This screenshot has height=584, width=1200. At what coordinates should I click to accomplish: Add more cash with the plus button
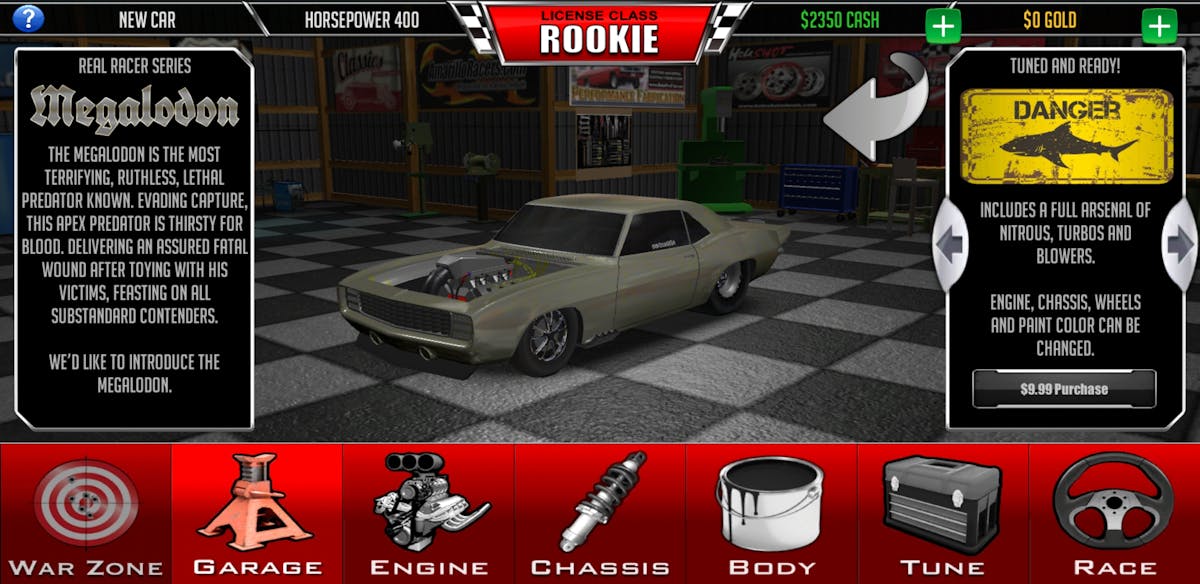(x=942, y=25)
